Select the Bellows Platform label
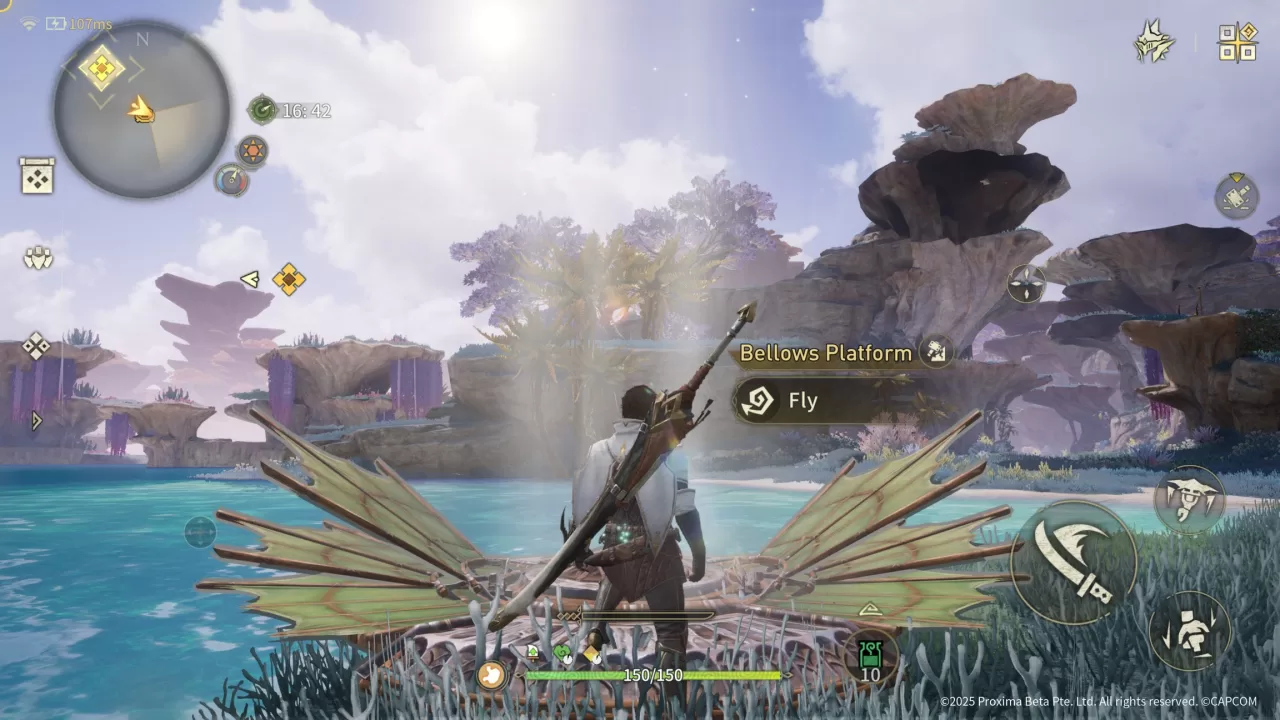This screenshot has width=1280, height=720. coord(826,353)
